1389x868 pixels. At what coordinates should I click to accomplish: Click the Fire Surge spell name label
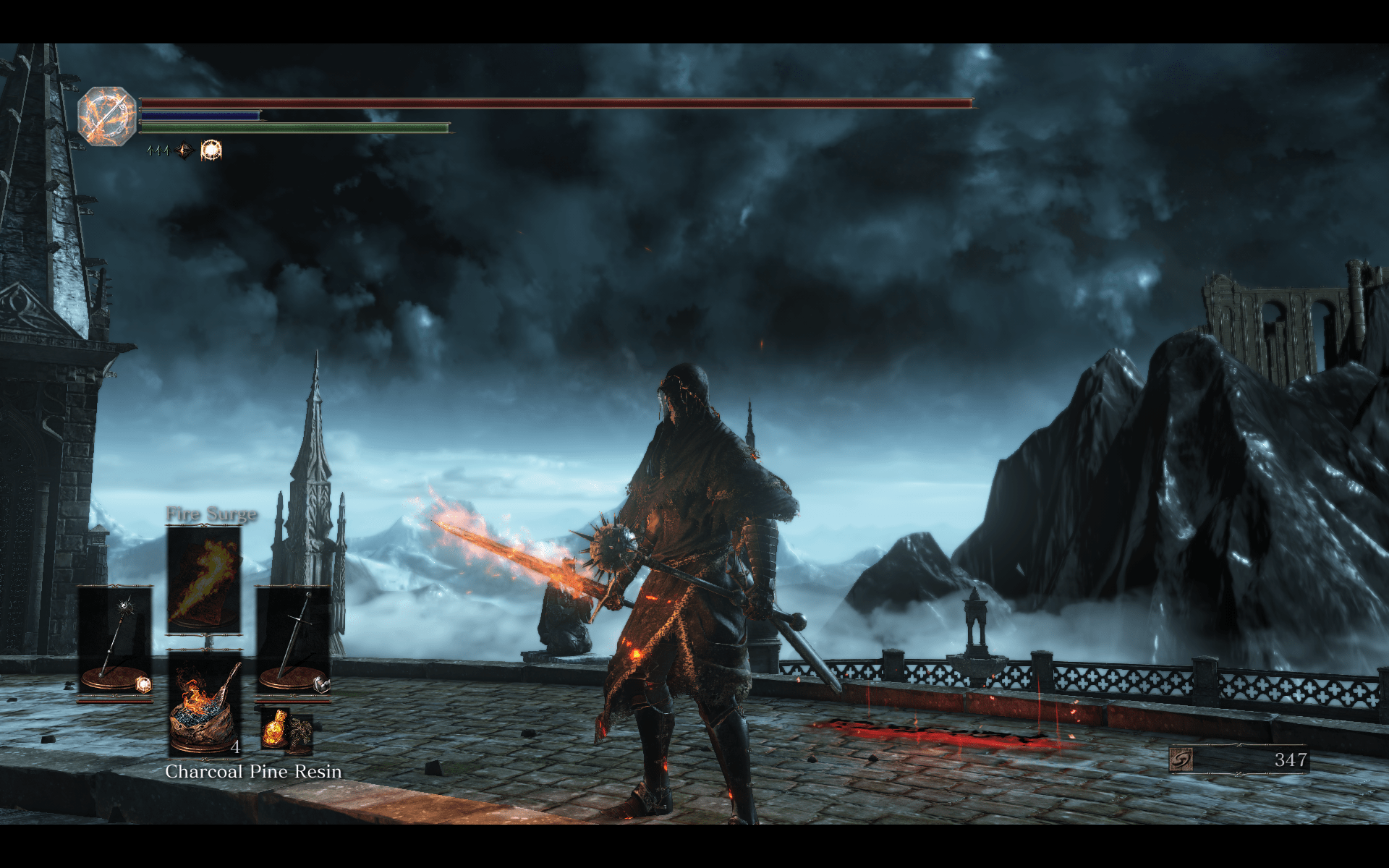pyautogui.click(x=211, y=514)
